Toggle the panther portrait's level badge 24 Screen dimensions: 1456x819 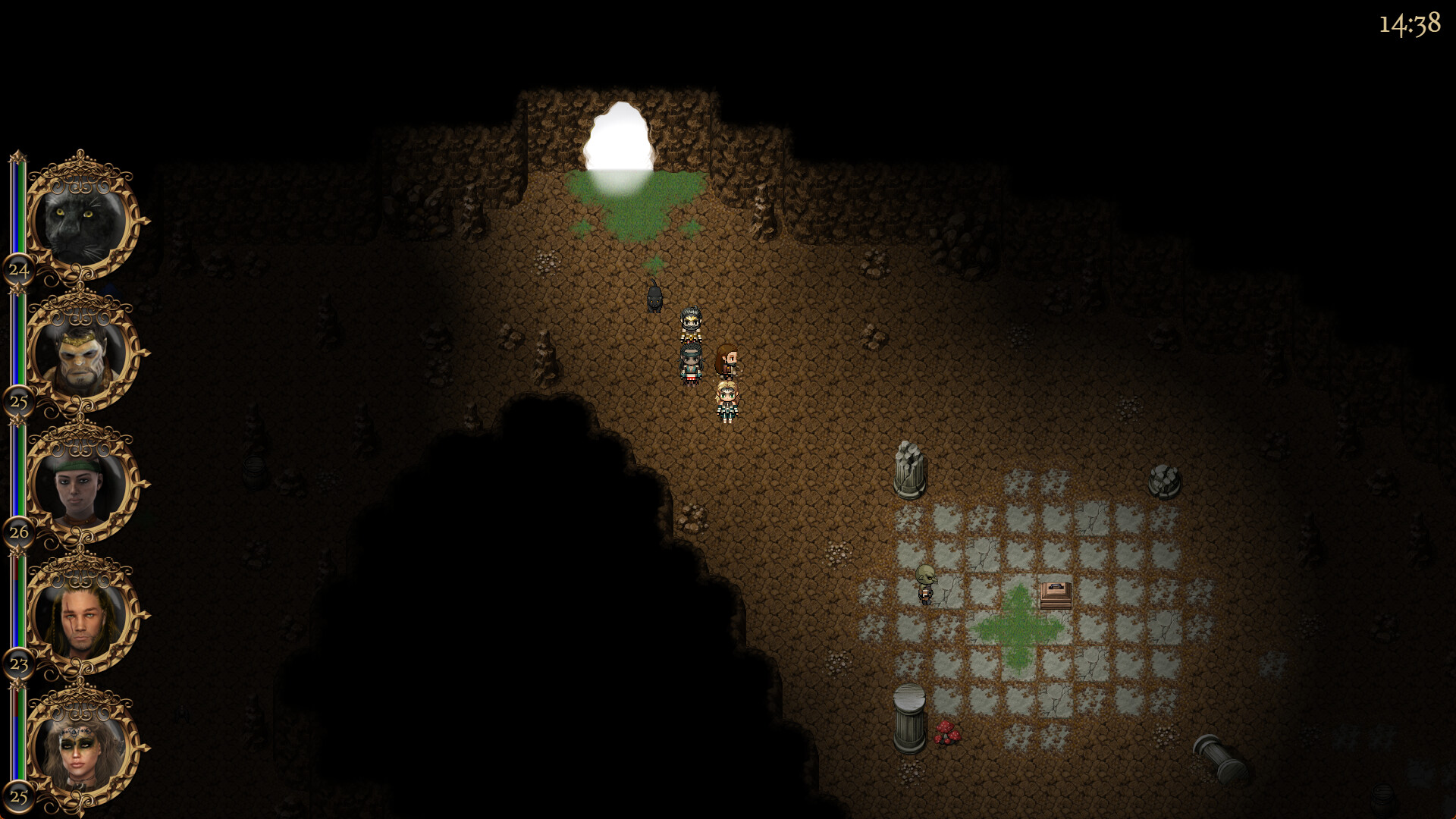click(x=19, y=269)
